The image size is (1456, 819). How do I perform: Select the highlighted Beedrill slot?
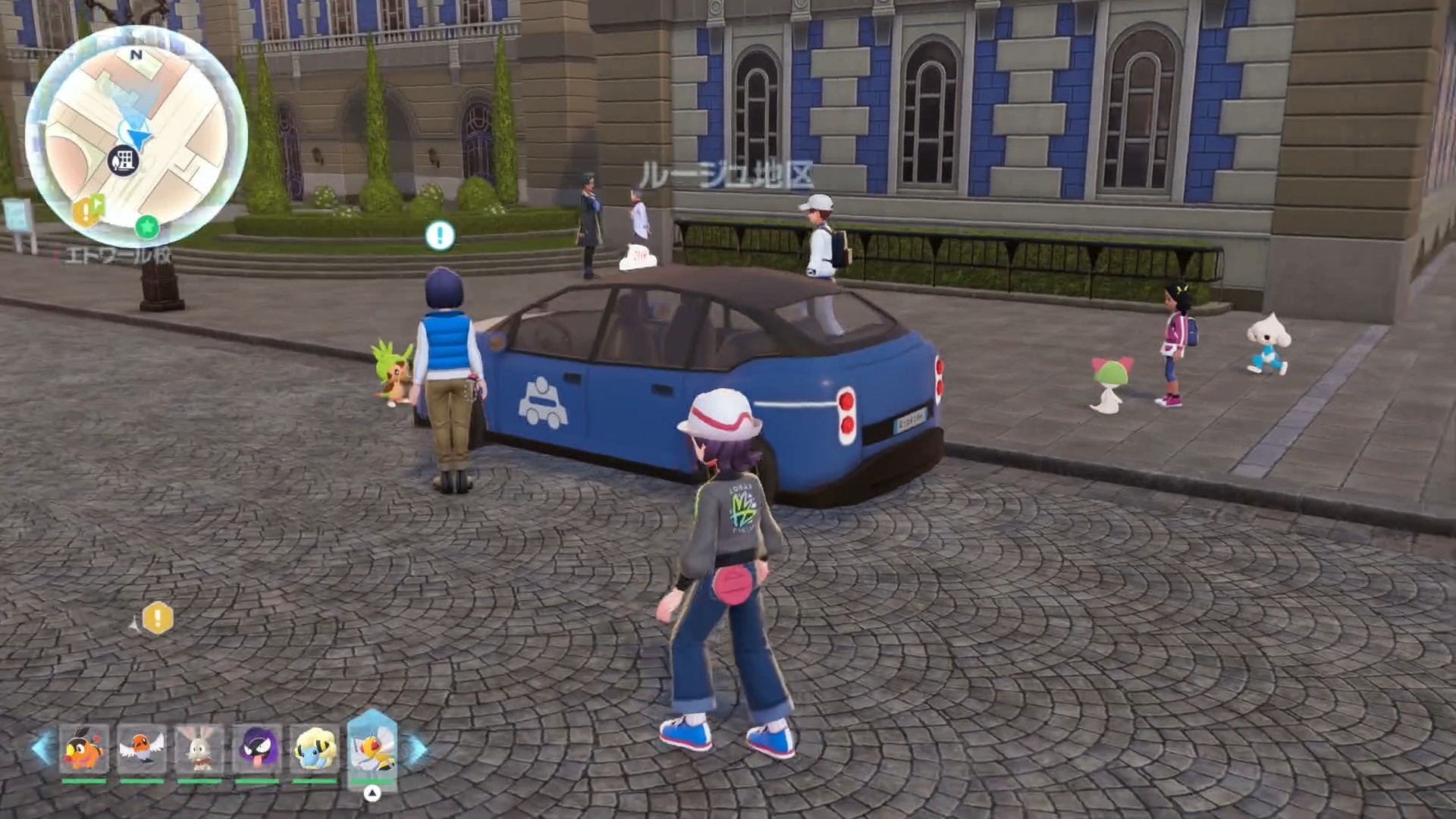tap(372, 747)
